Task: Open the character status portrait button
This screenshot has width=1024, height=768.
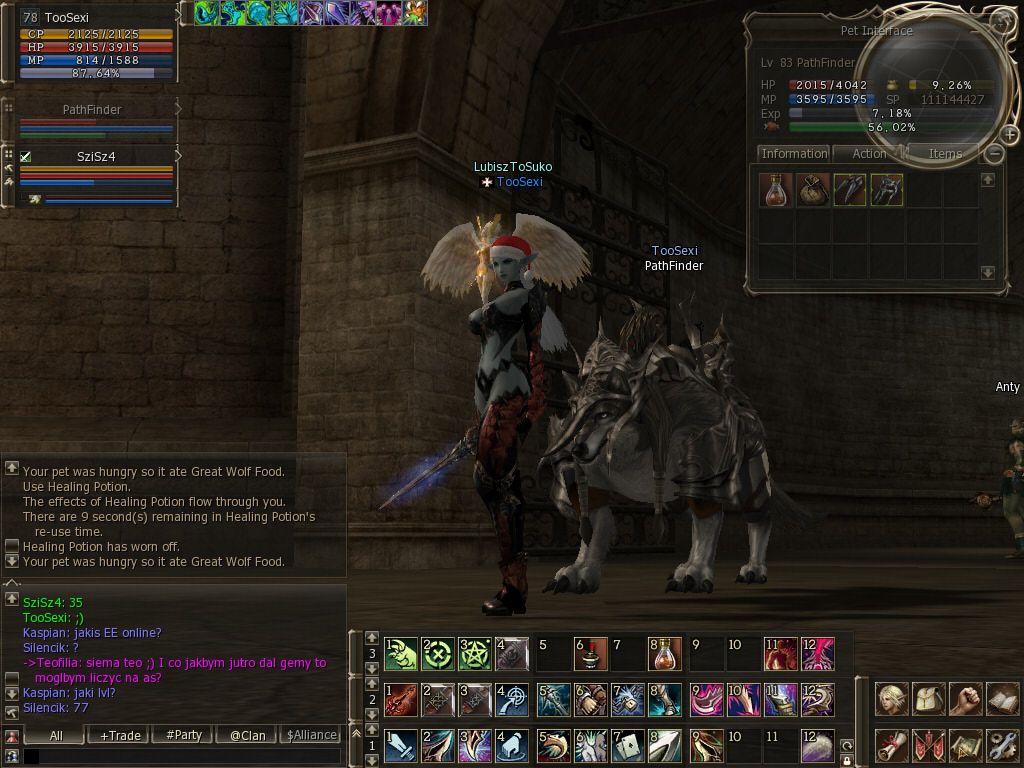Action: 892,698
